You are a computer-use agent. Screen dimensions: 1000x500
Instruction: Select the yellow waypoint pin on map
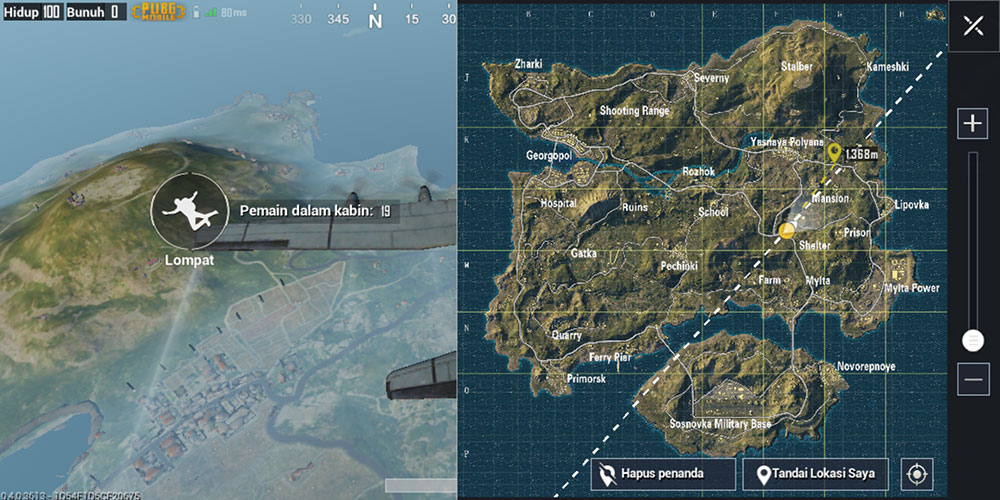tap(835, 153)
